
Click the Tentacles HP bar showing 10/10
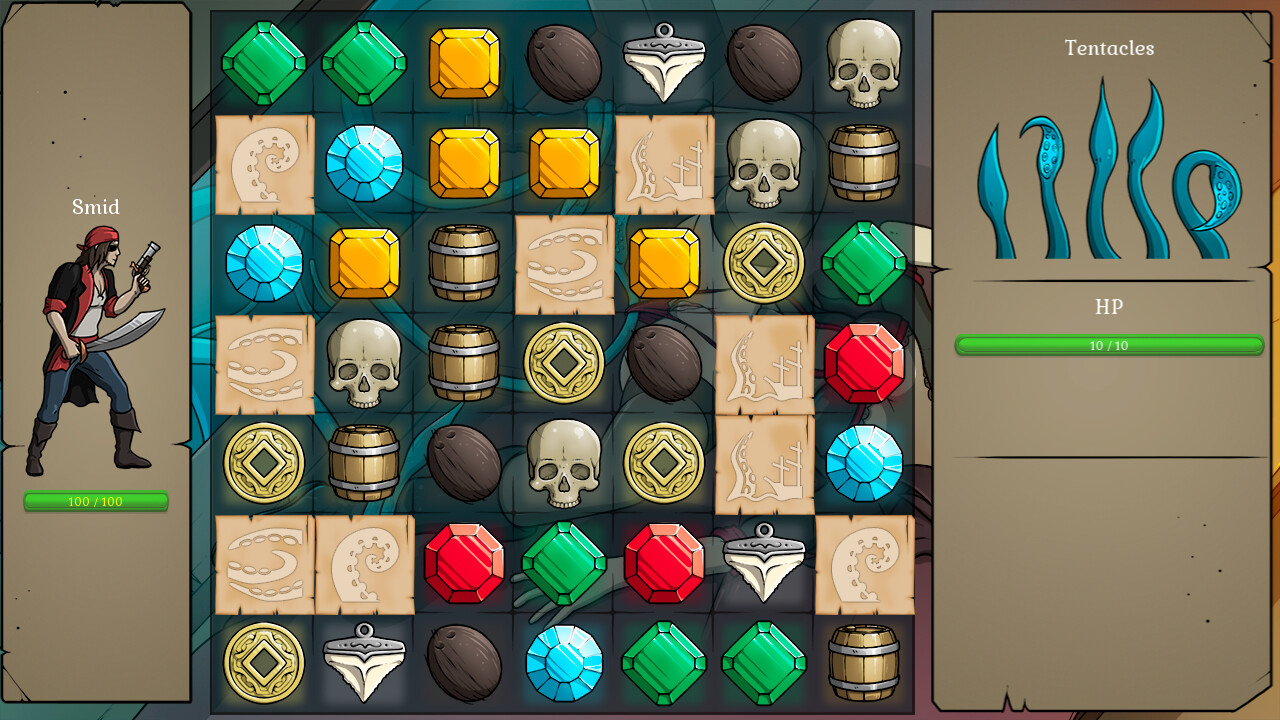tap(1108, 345)
